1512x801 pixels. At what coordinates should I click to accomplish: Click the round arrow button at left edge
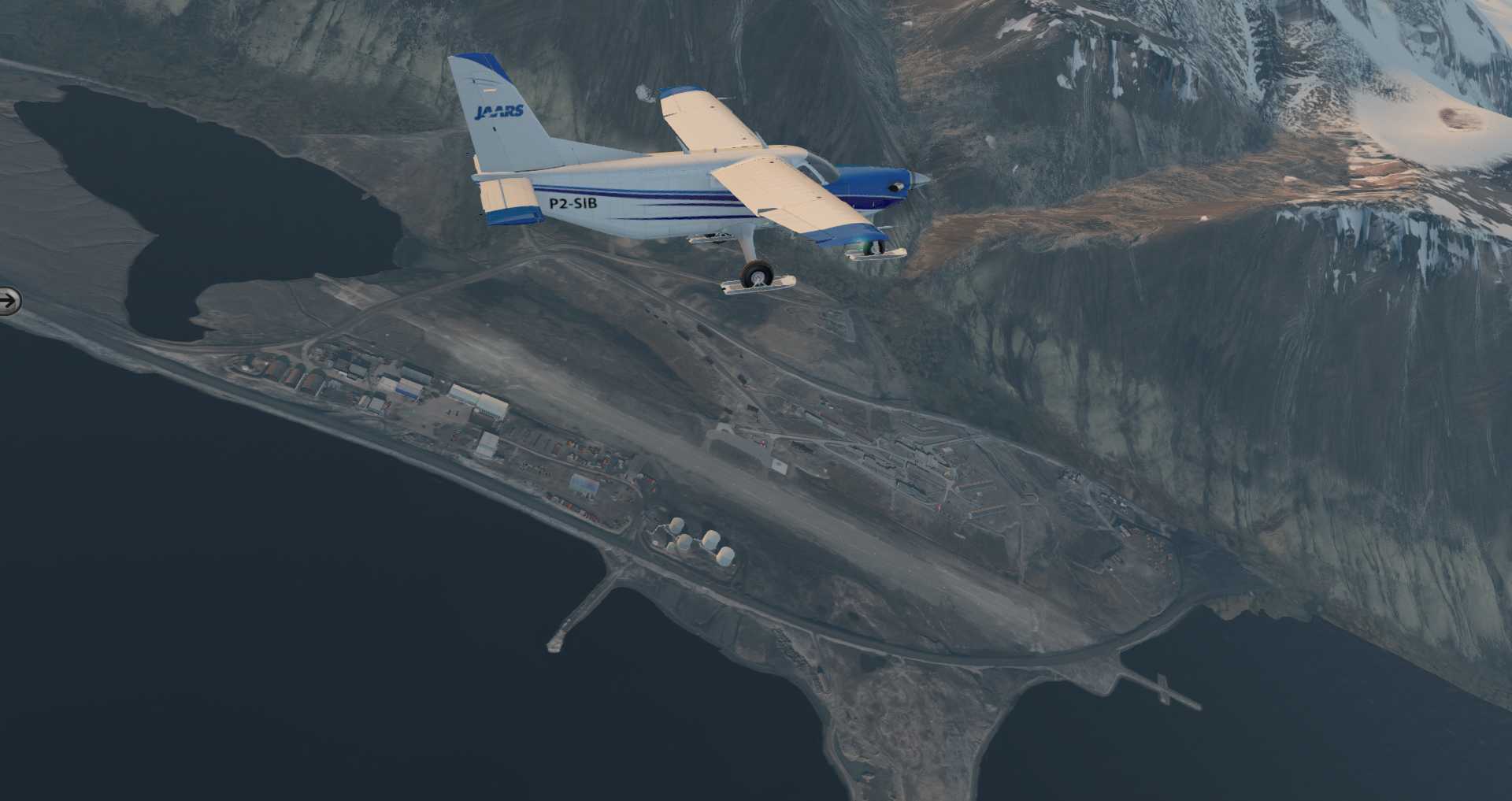[x=9, y=300]
